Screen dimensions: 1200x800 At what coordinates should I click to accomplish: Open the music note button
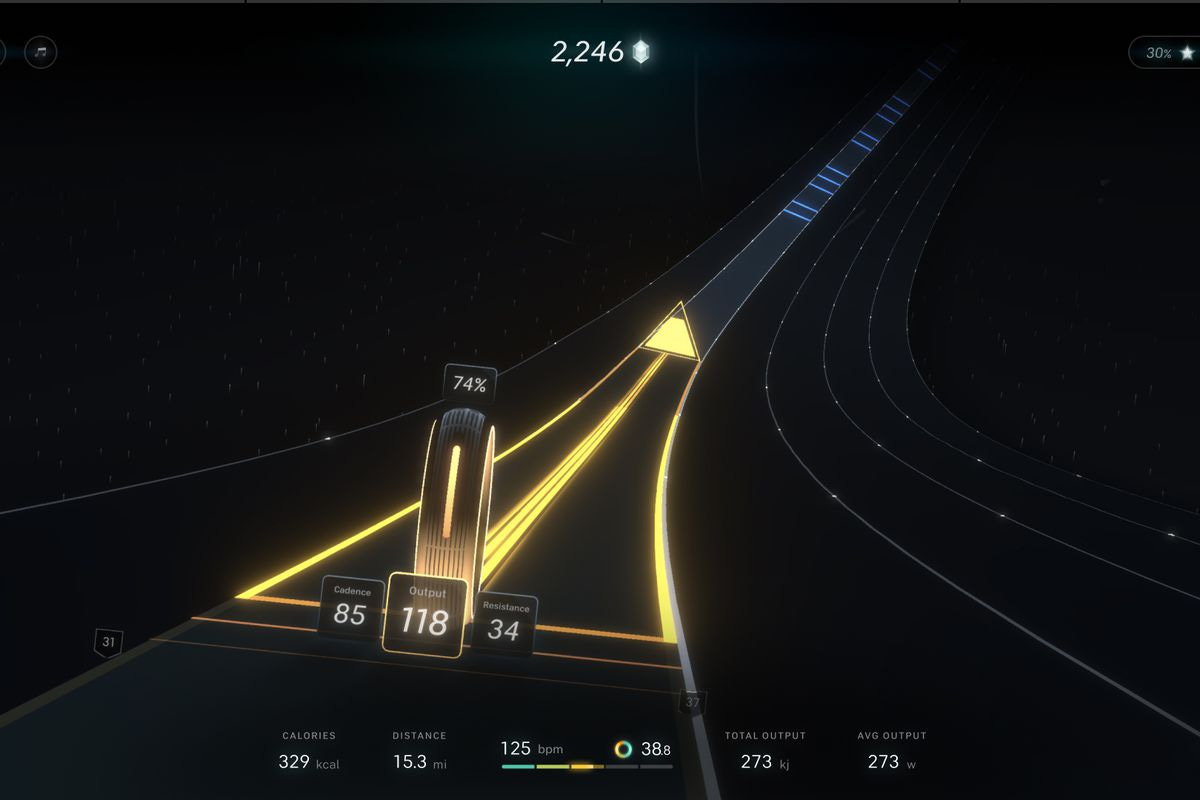41,52
